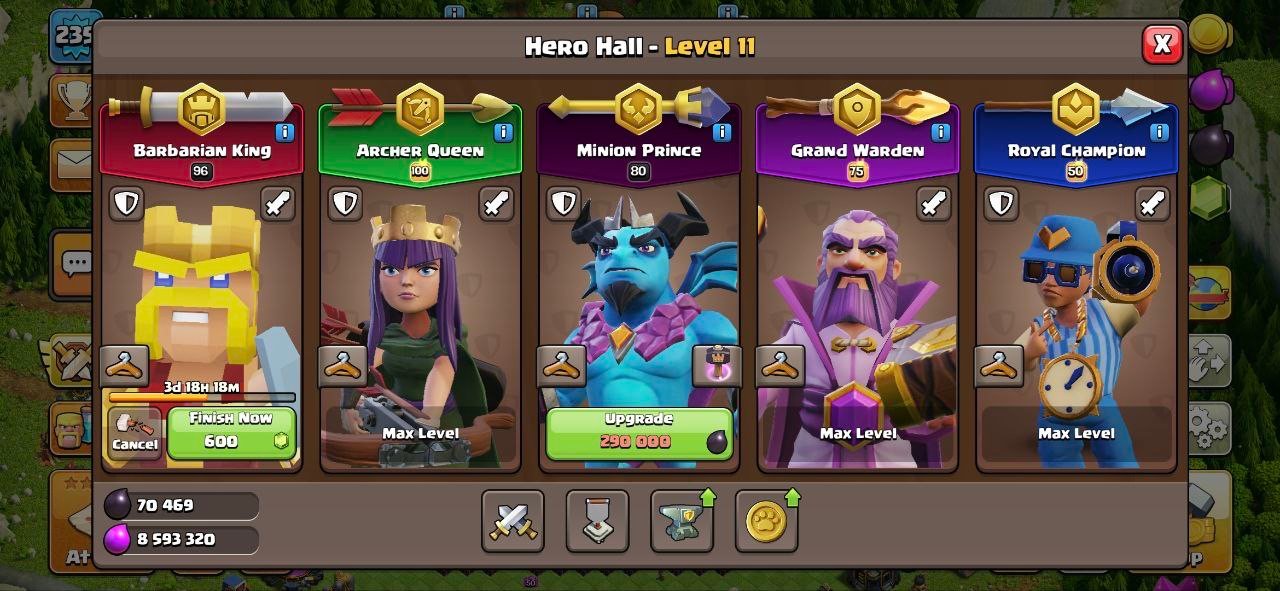This screenshot has width=1280, height=591.
Task: View Minion Prince info
Action: (x=722, y=132)
